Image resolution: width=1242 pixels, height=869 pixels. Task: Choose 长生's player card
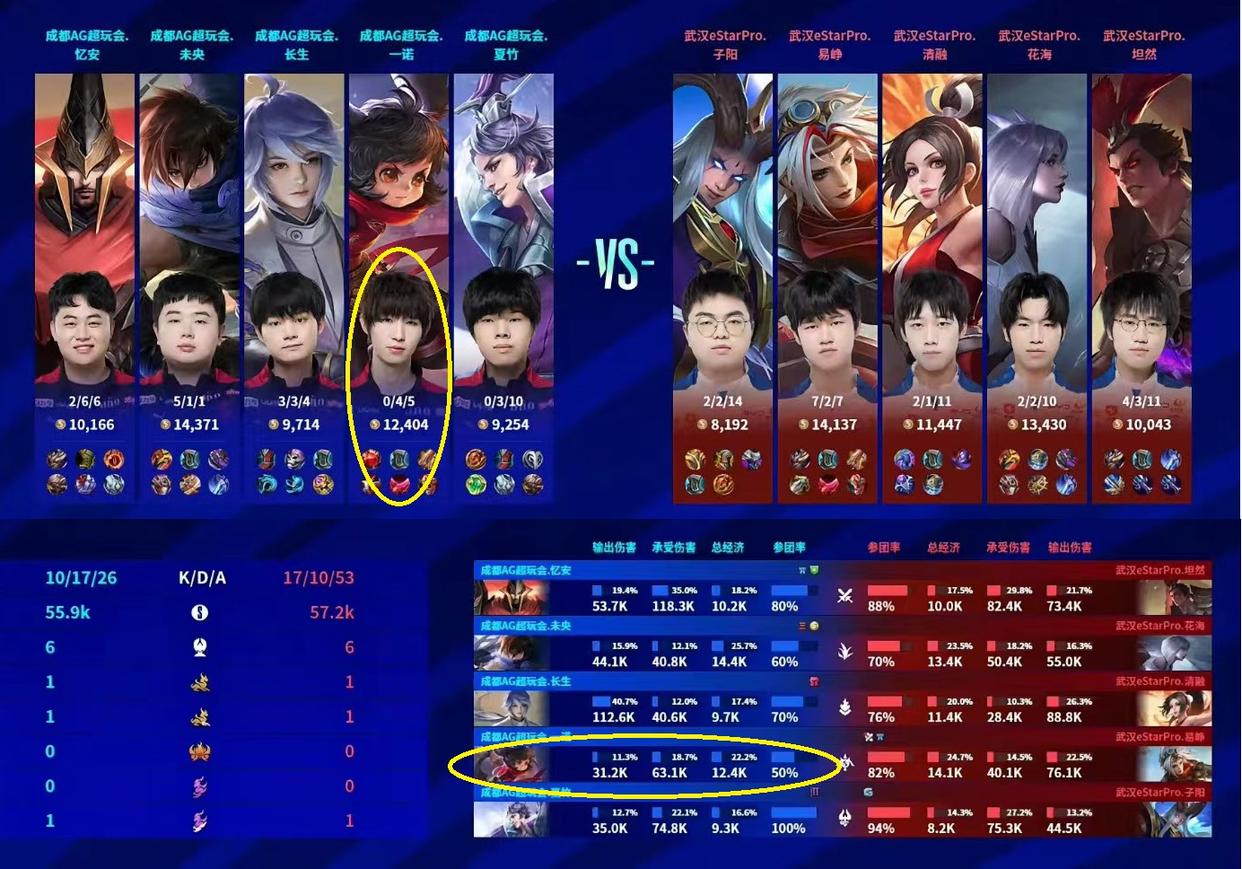[x=294, y=285]
